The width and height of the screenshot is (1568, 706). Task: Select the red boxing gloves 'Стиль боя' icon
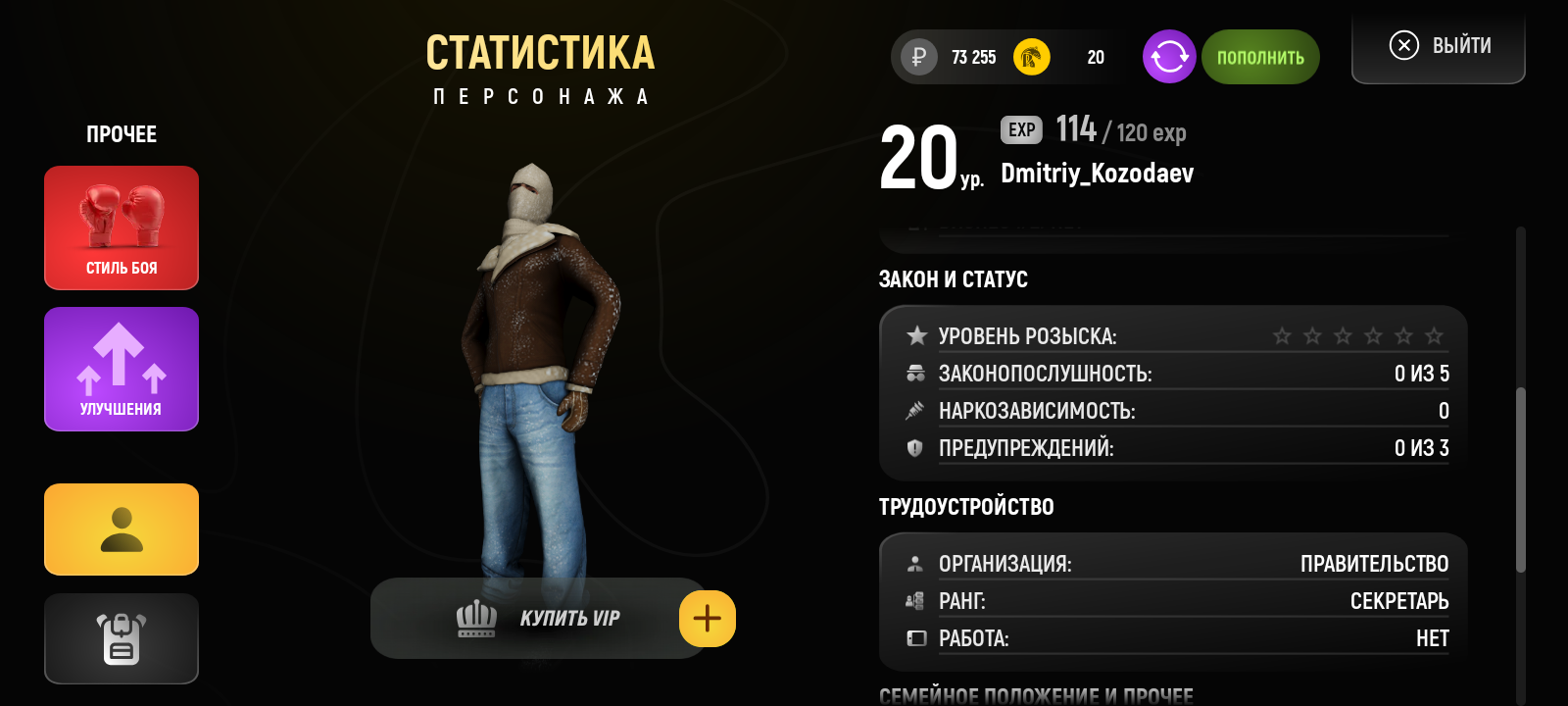pos(121,227)
